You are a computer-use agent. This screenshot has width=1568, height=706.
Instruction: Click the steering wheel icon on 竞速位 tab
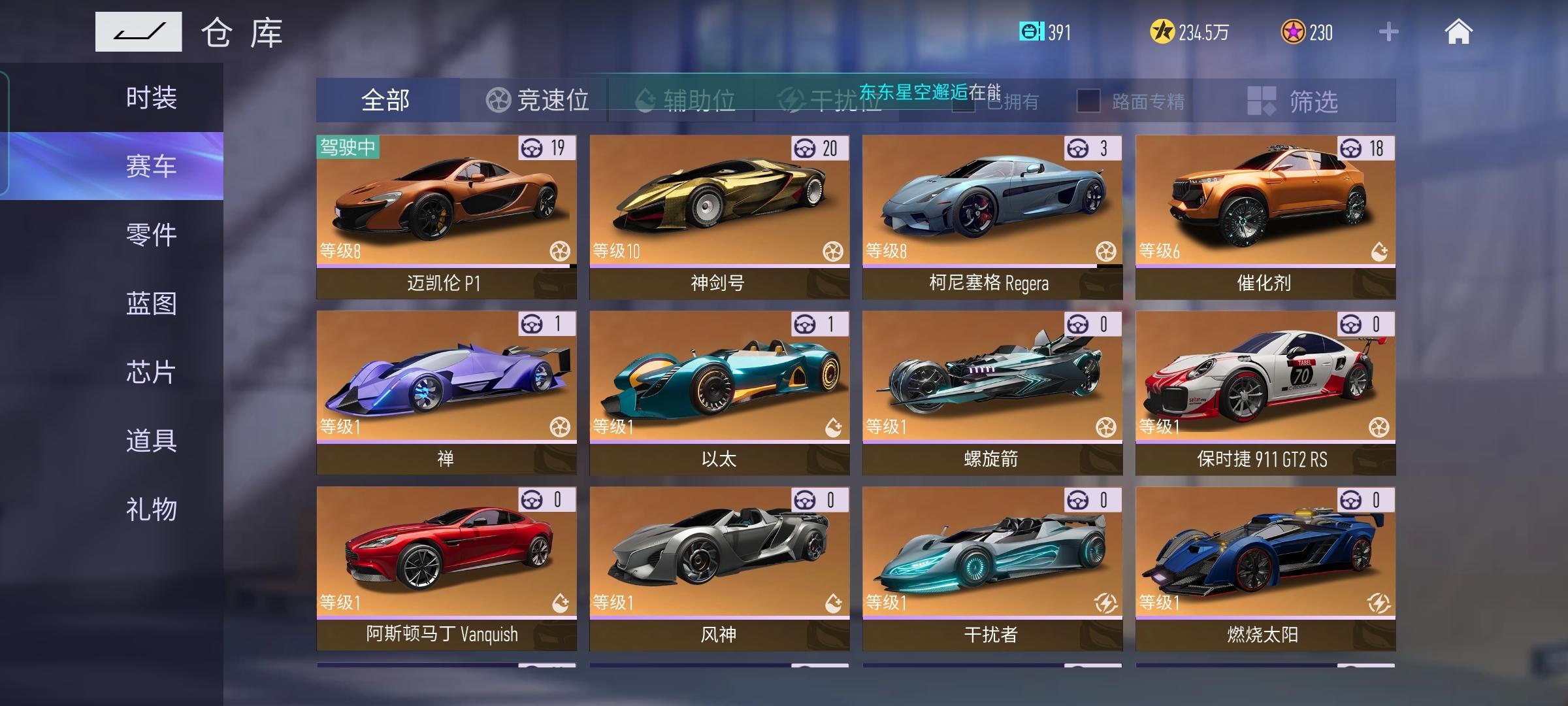(499, 99)
